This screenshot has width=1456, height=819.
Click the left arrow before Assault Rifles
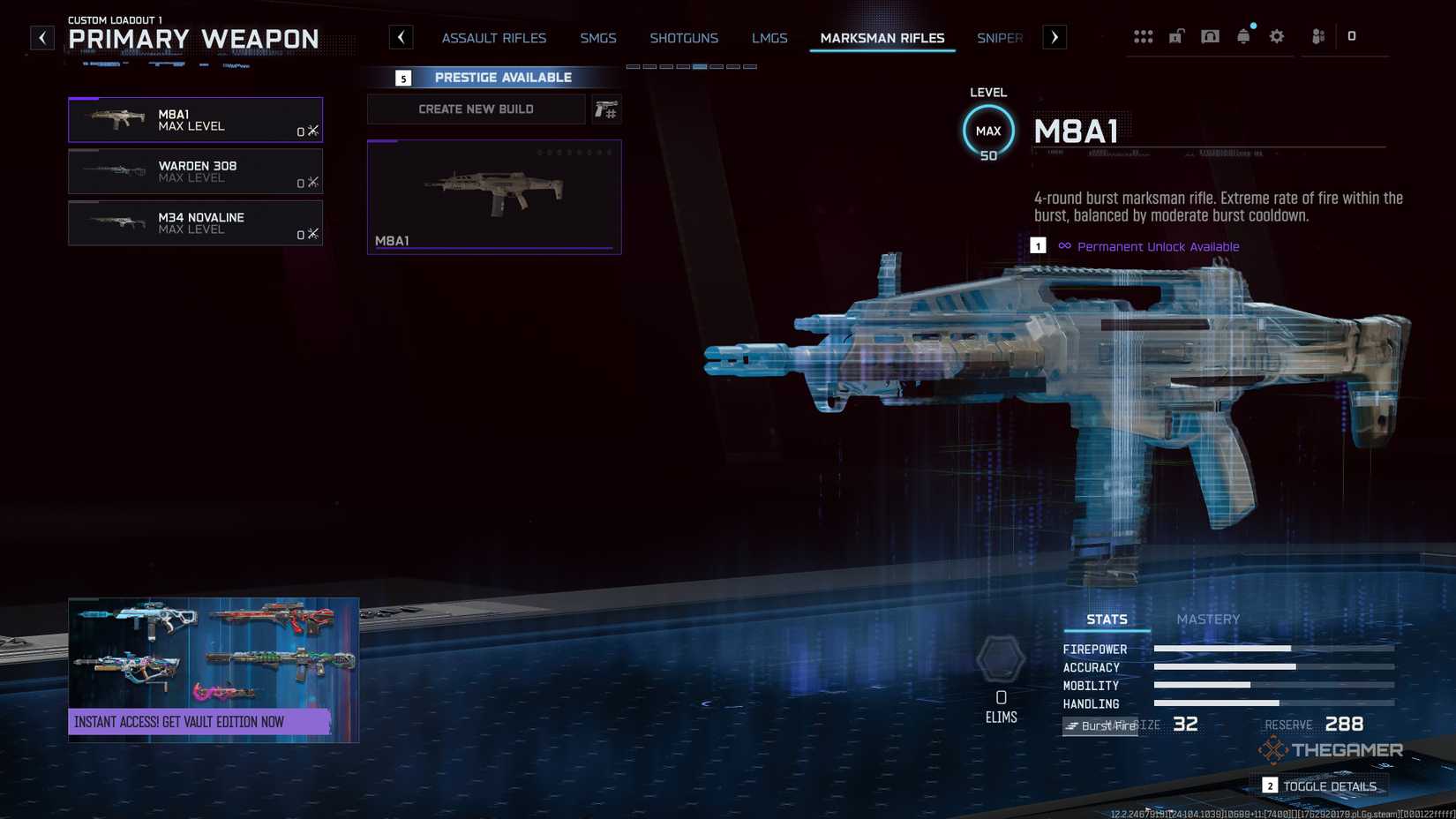pyautogui.click(x=402, y=36)
